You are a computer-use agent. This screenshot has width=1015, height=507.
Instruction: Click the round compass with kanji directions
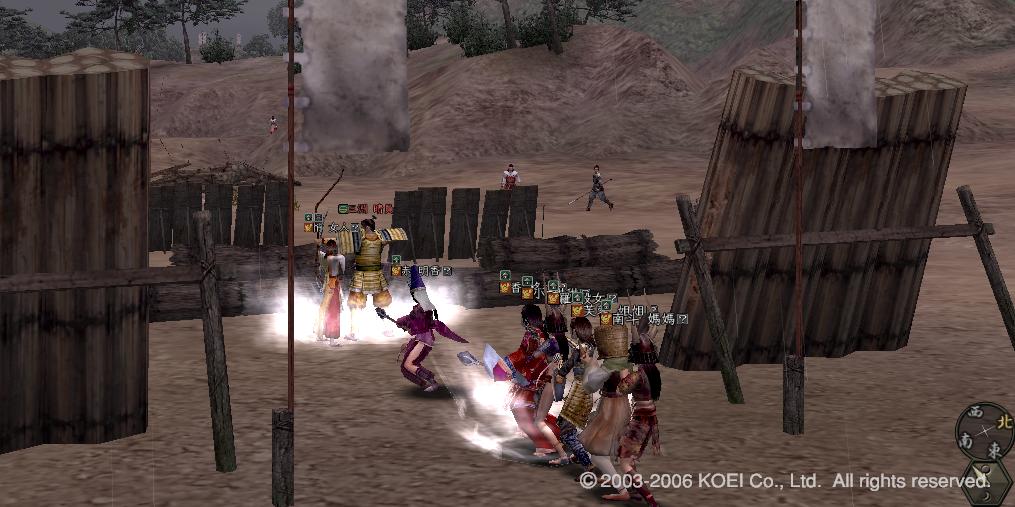(984, 431)
